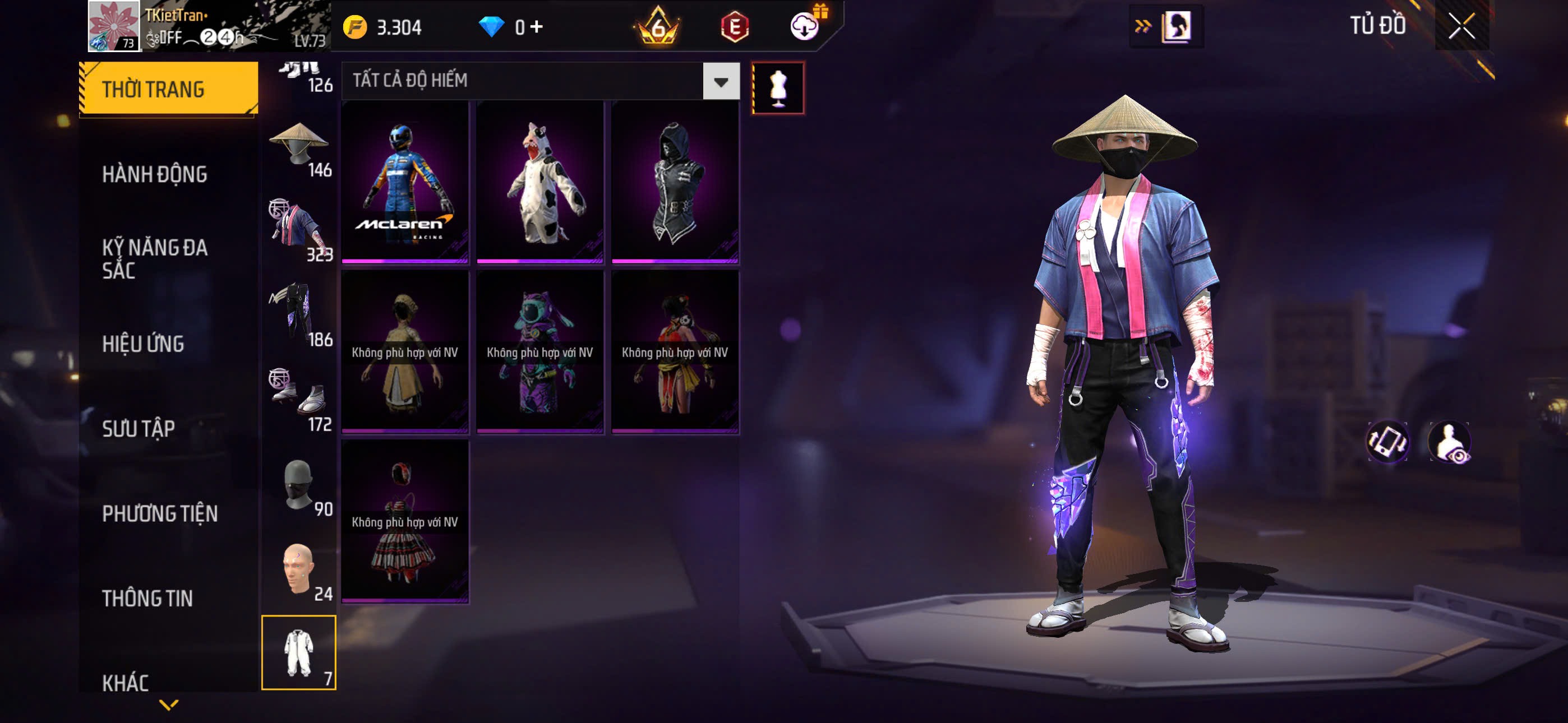Viewport: 1568px width, 723px height.
Task: Choose the PHƯƠNG TIỆN category
Action: tap(159, 513)
